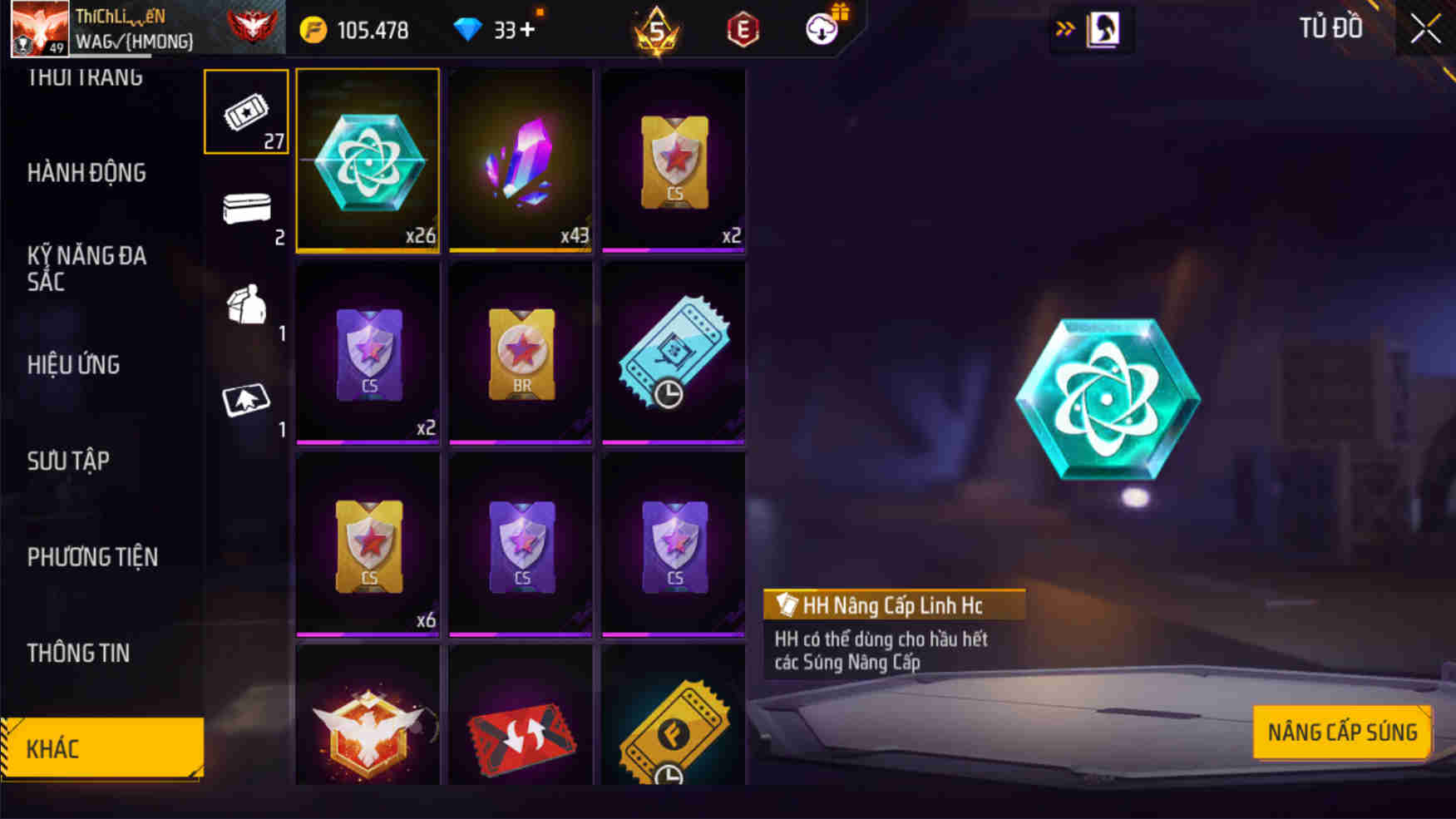
Task: Click the golden rank badge showing 5
Action: click(x=656, y=29)
